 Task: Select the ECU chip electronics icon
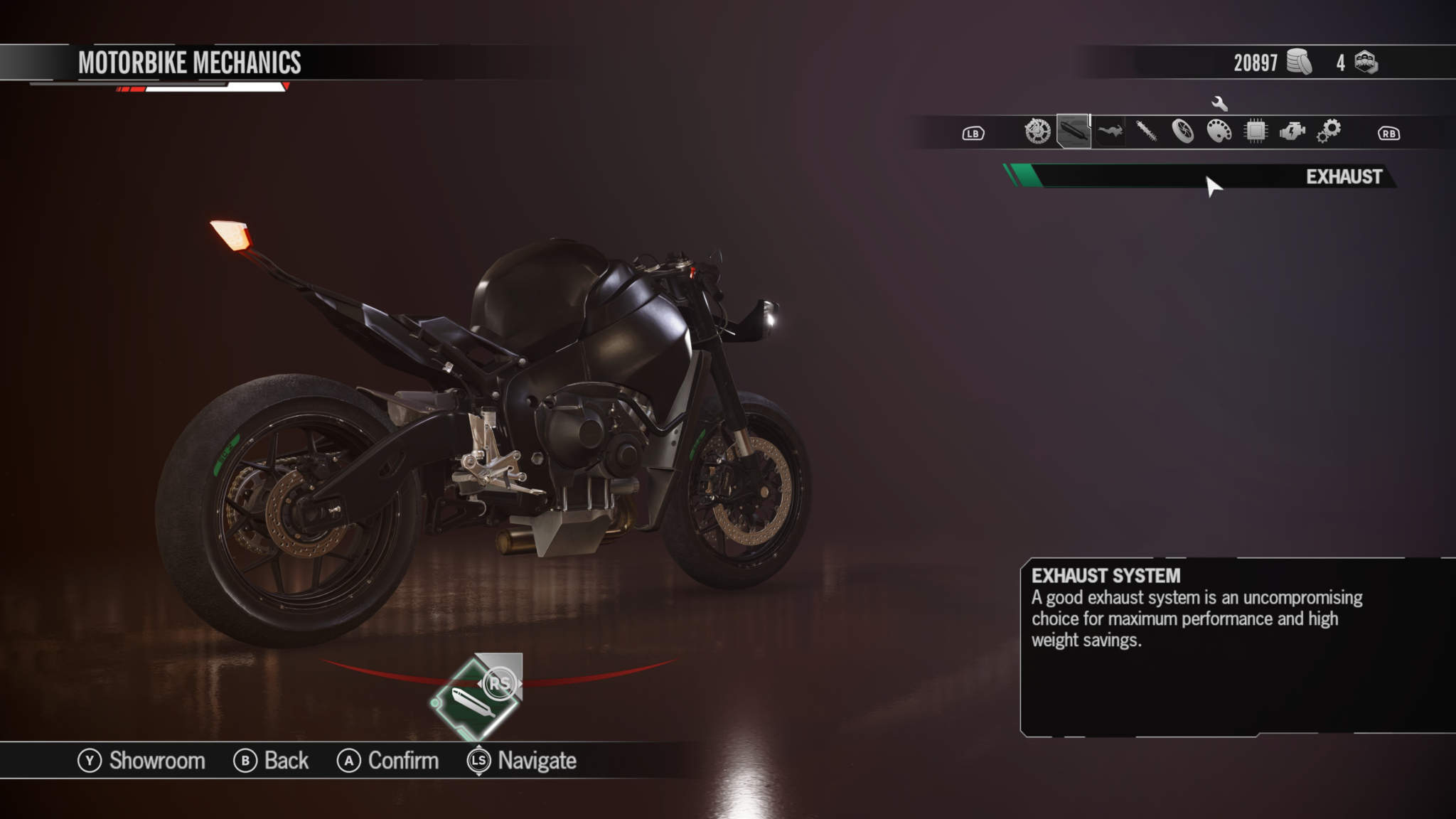pos(1255,132)
